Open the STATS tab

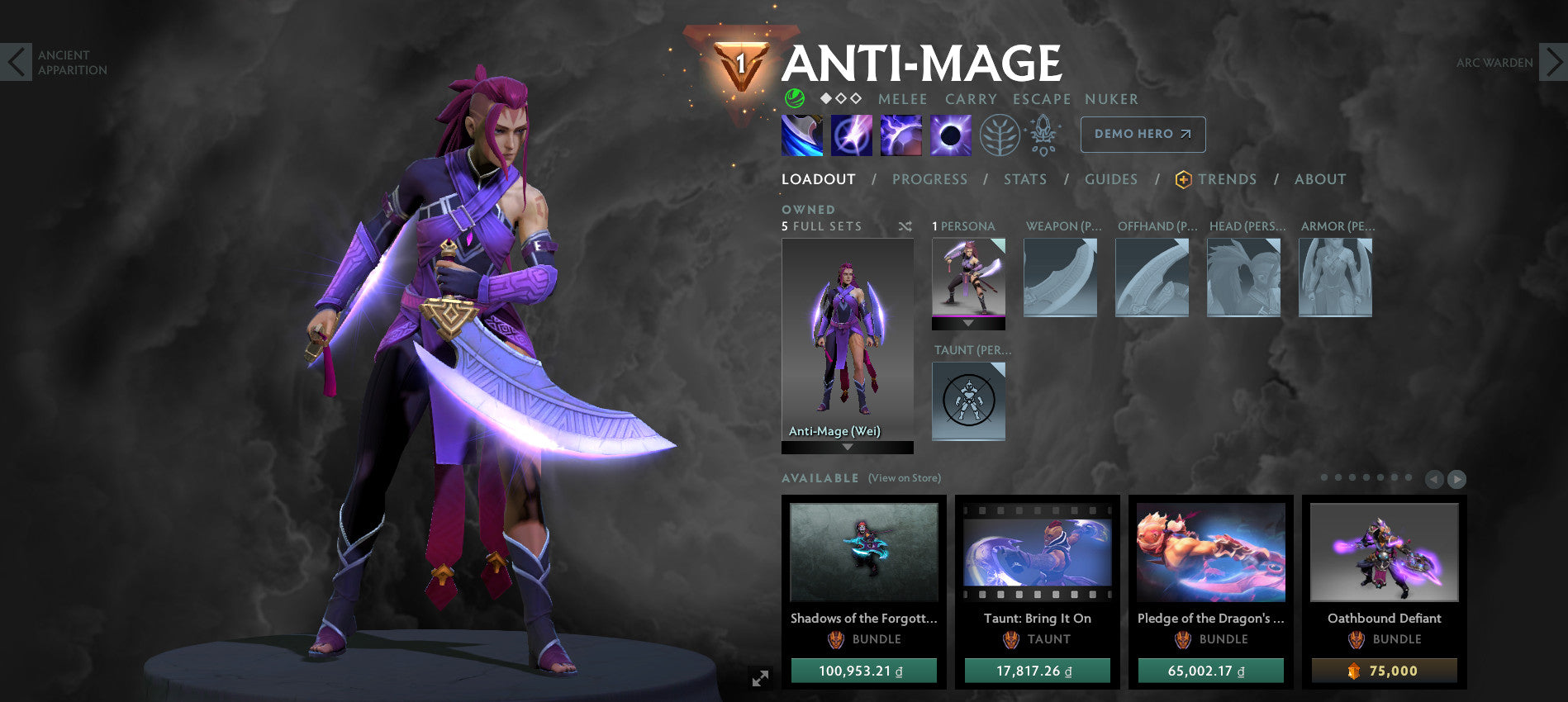[1025, 179]
